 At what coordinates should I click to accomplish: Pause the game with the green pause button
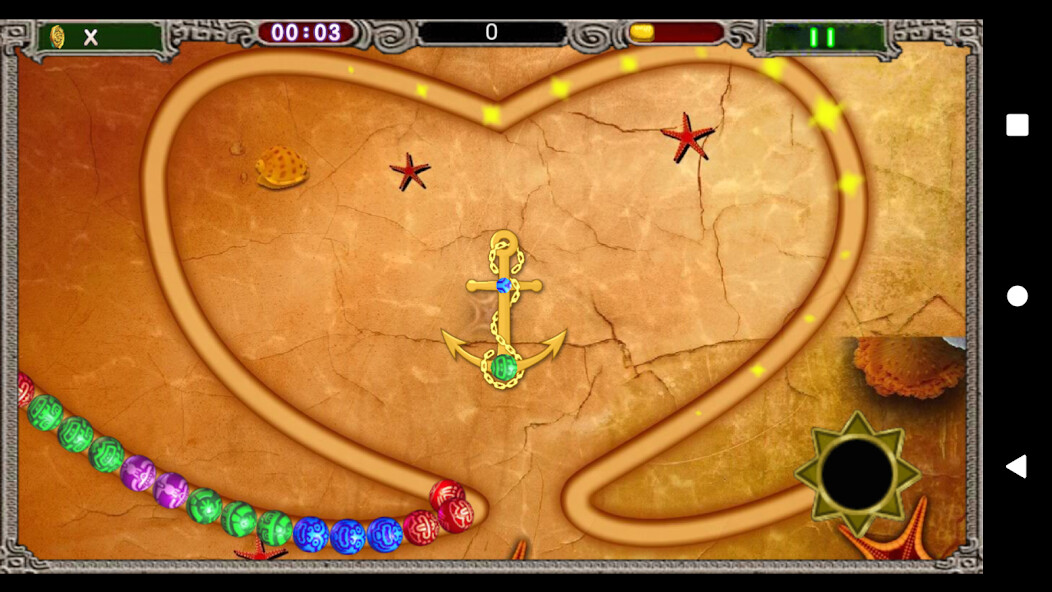tap(822, 38)
